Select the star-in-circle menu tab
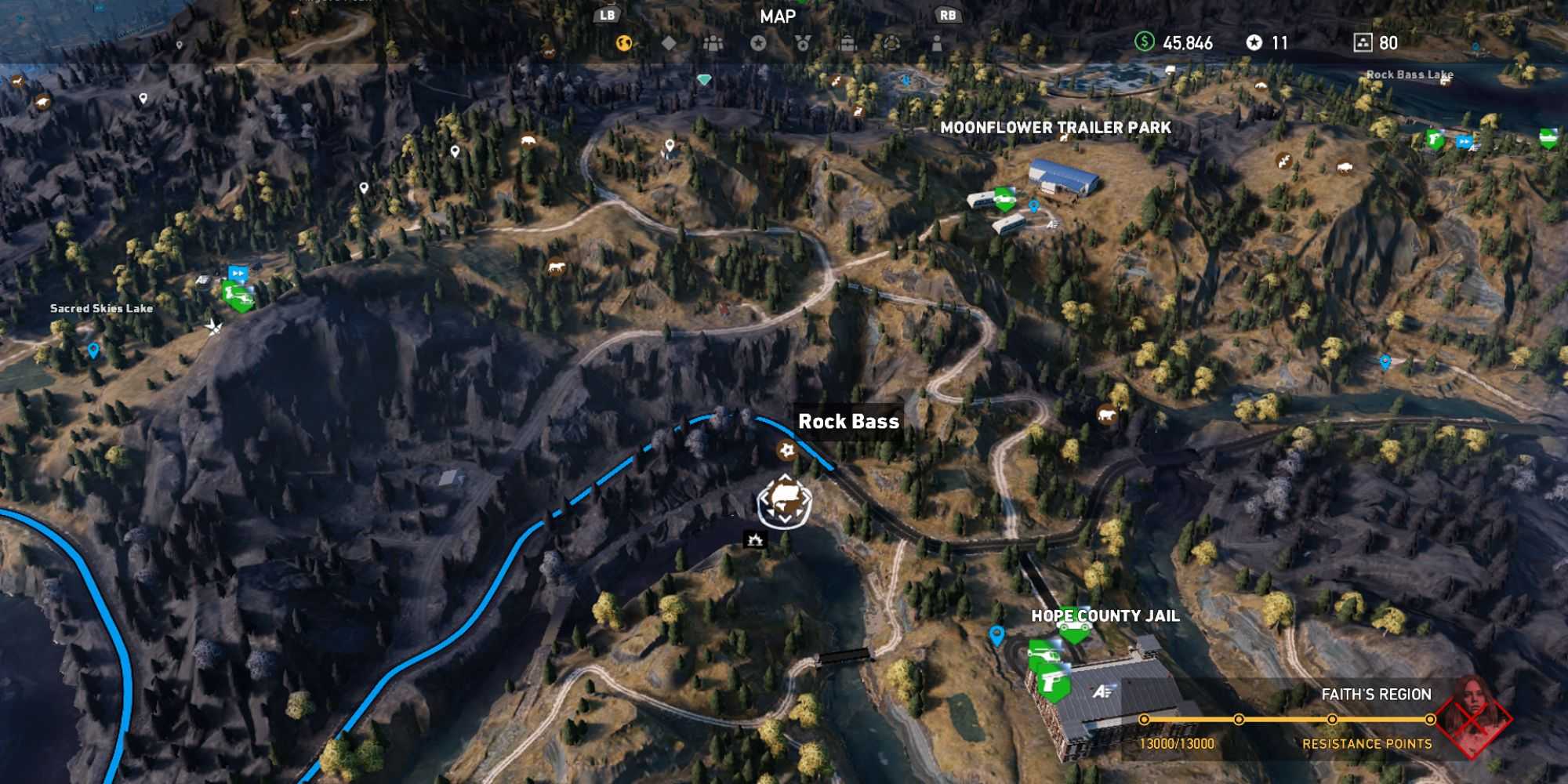The image size is (1568, 784). 758,43
